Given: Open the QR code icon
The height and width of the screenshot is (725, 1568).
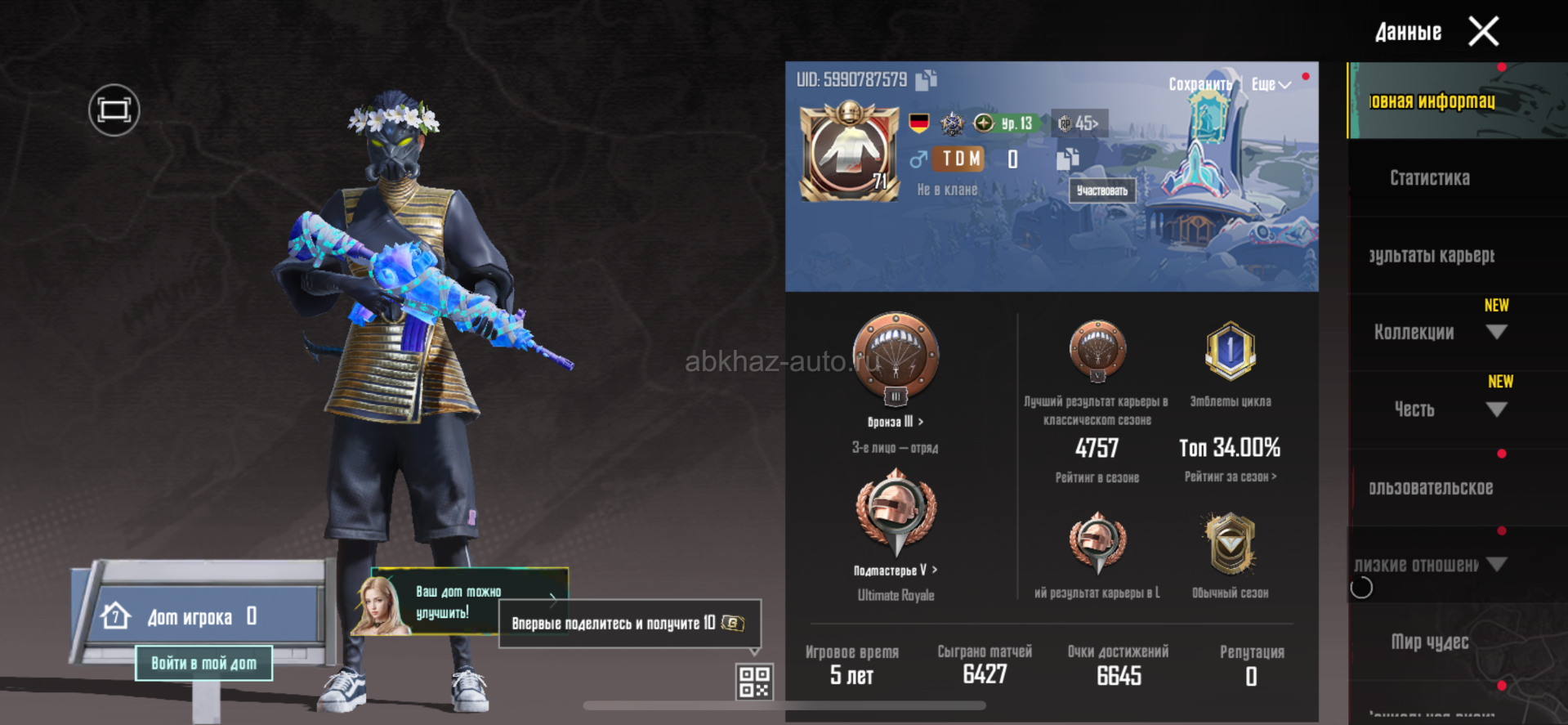Looking at the screenshot, I should click(753, 682).
